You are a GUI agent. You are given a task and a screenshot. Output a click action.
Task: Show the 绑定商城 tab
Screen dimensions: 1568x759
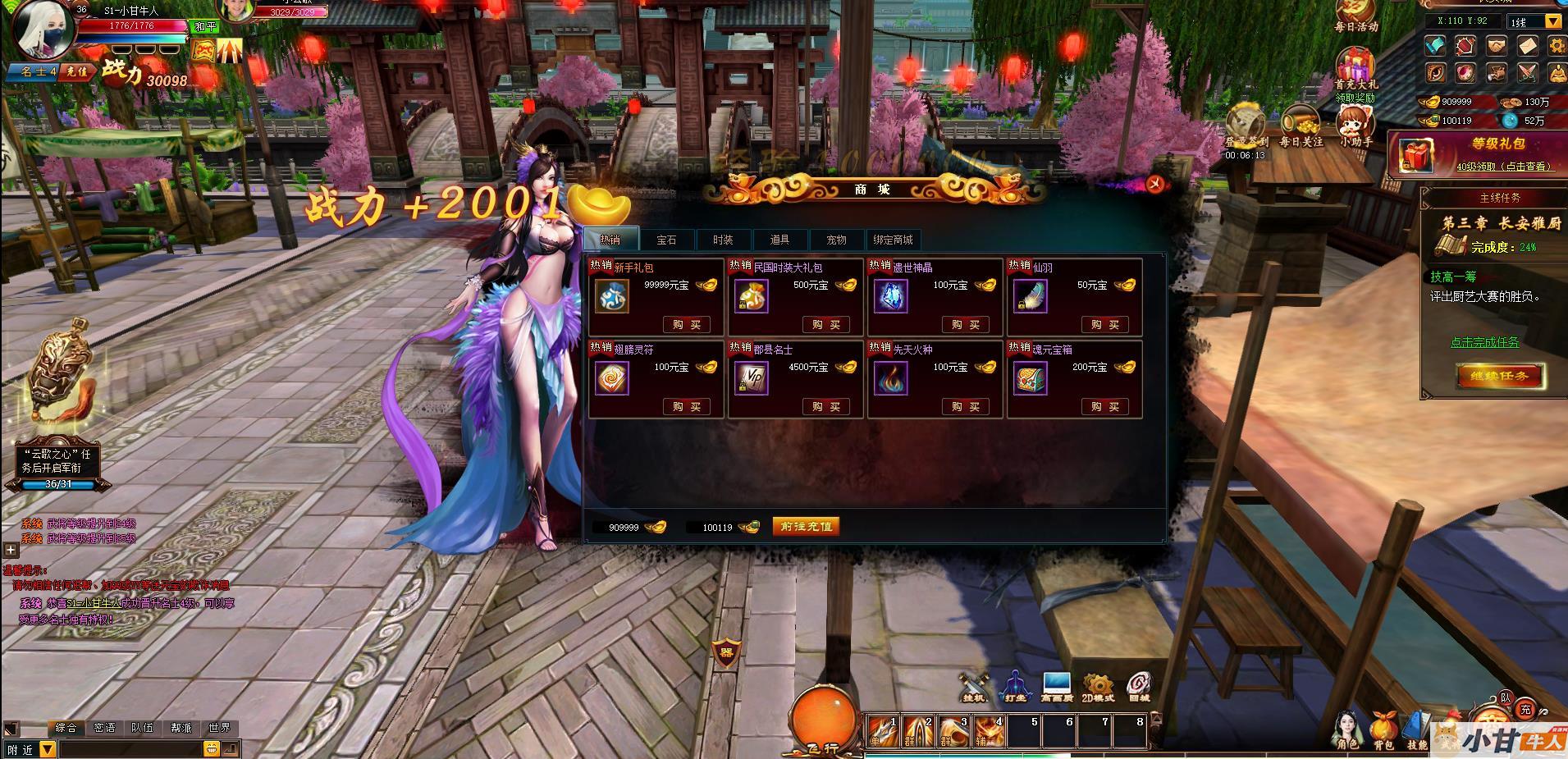pyautogui.click(x=893, y=240)
